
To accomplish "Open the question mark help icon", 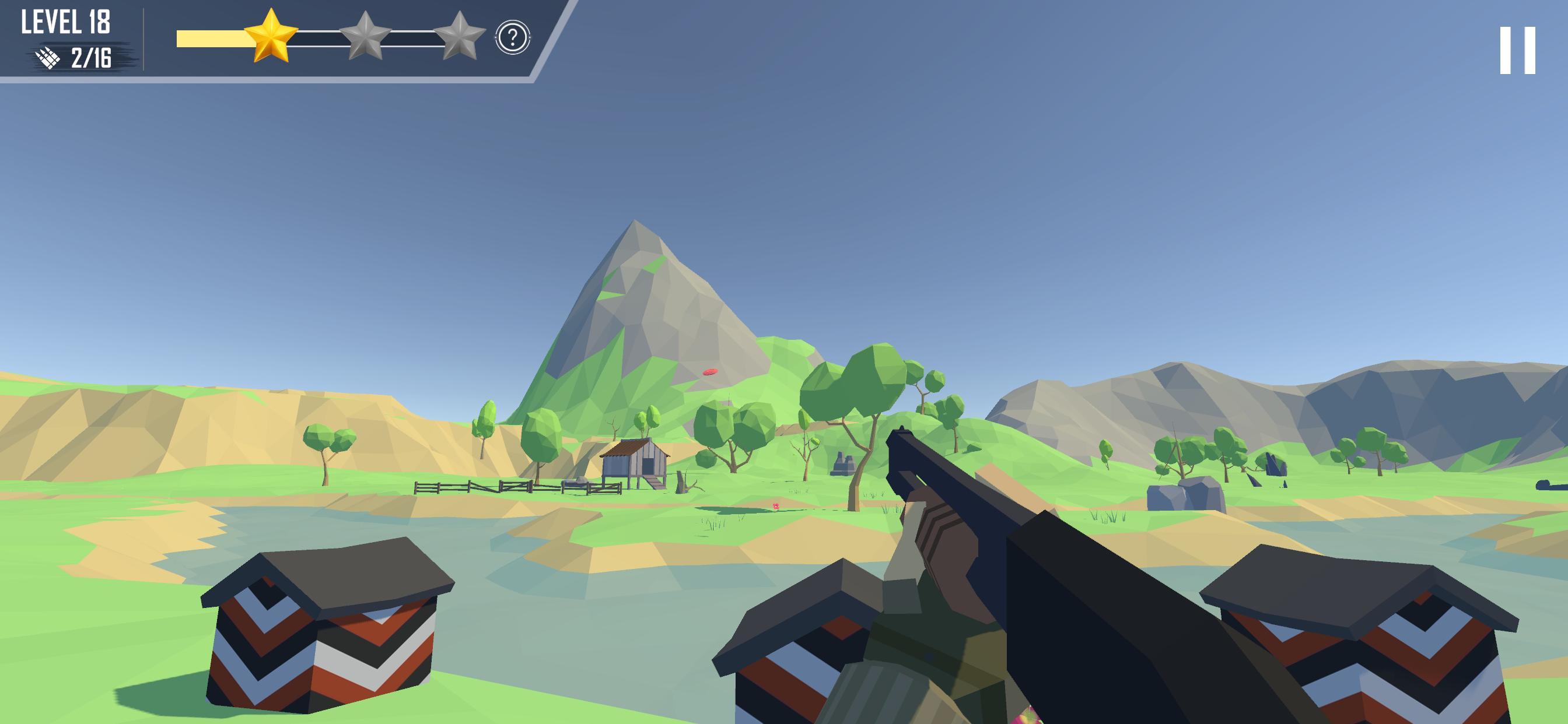I will point(513,38).
